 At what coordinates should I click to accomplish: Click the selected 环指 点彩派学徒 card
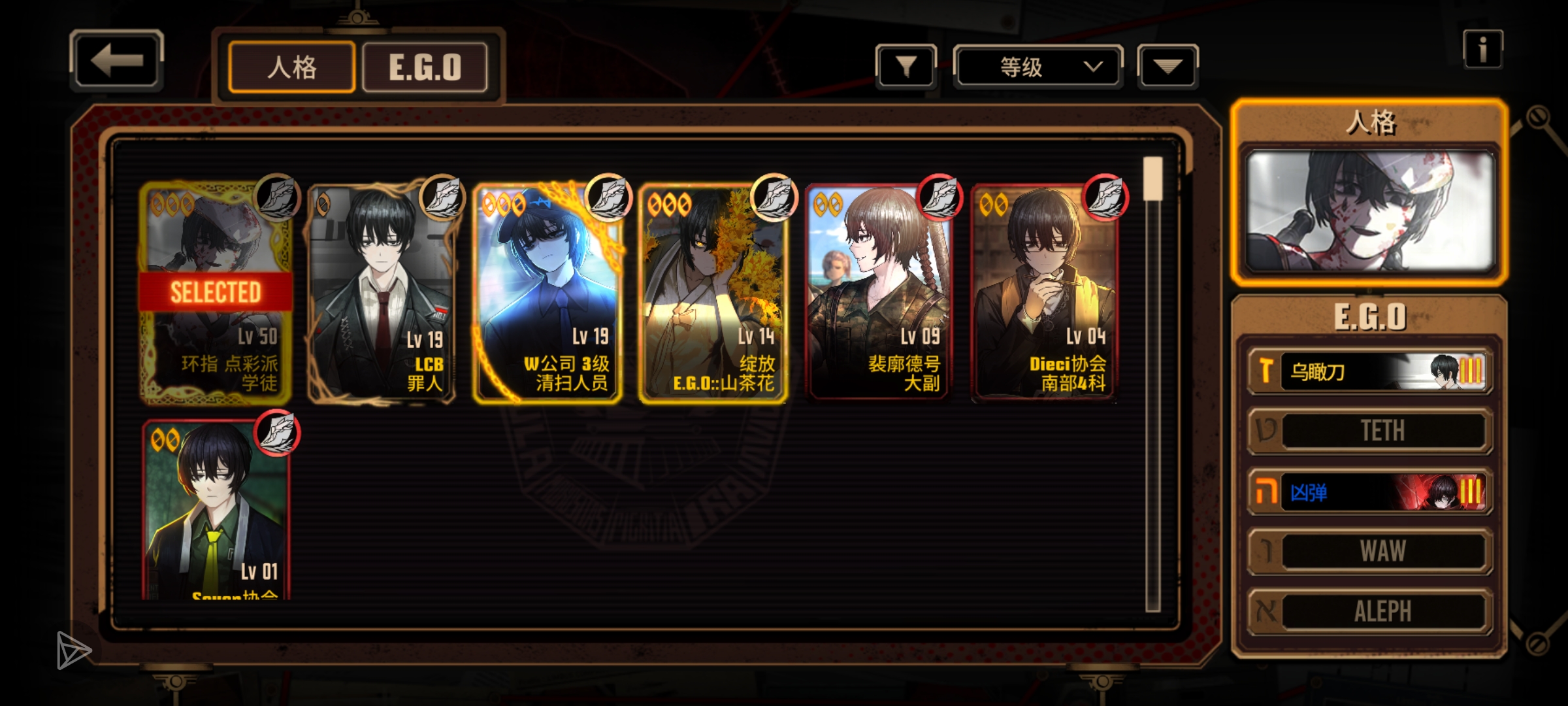click(216, 294)
